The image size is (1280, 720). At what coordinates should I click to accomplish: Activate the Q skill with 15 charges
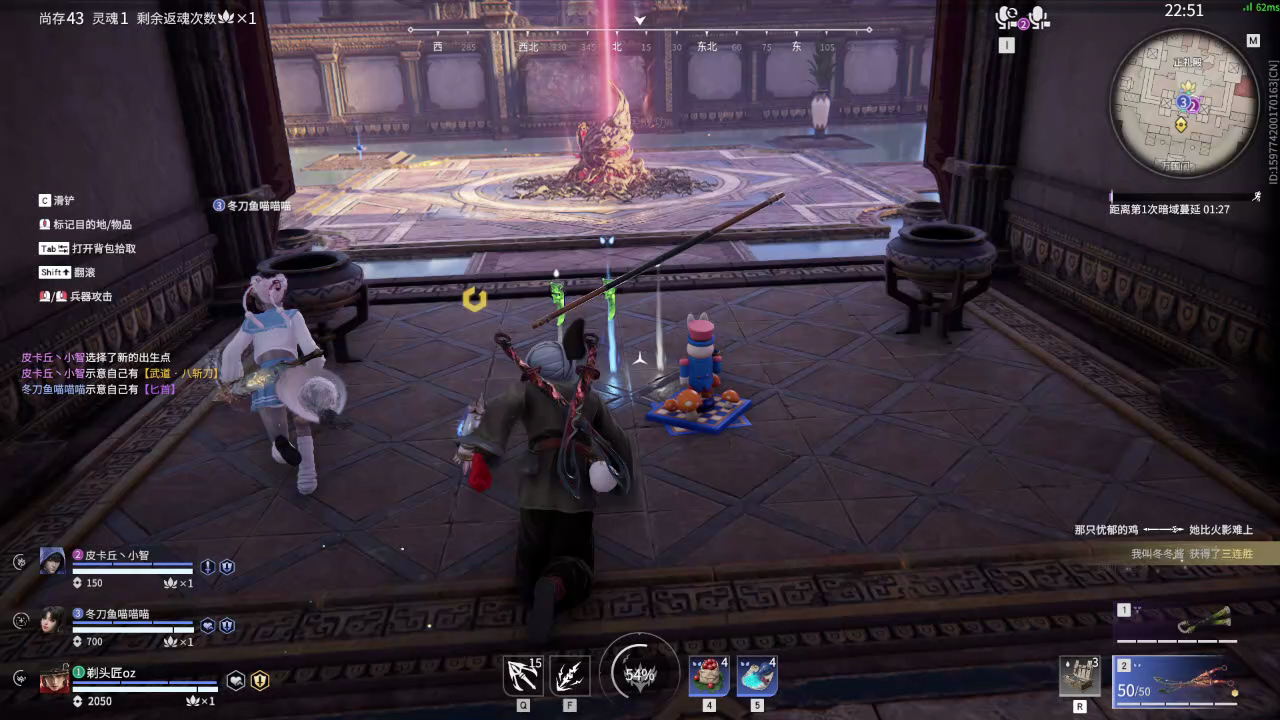[x=523, y=676]
